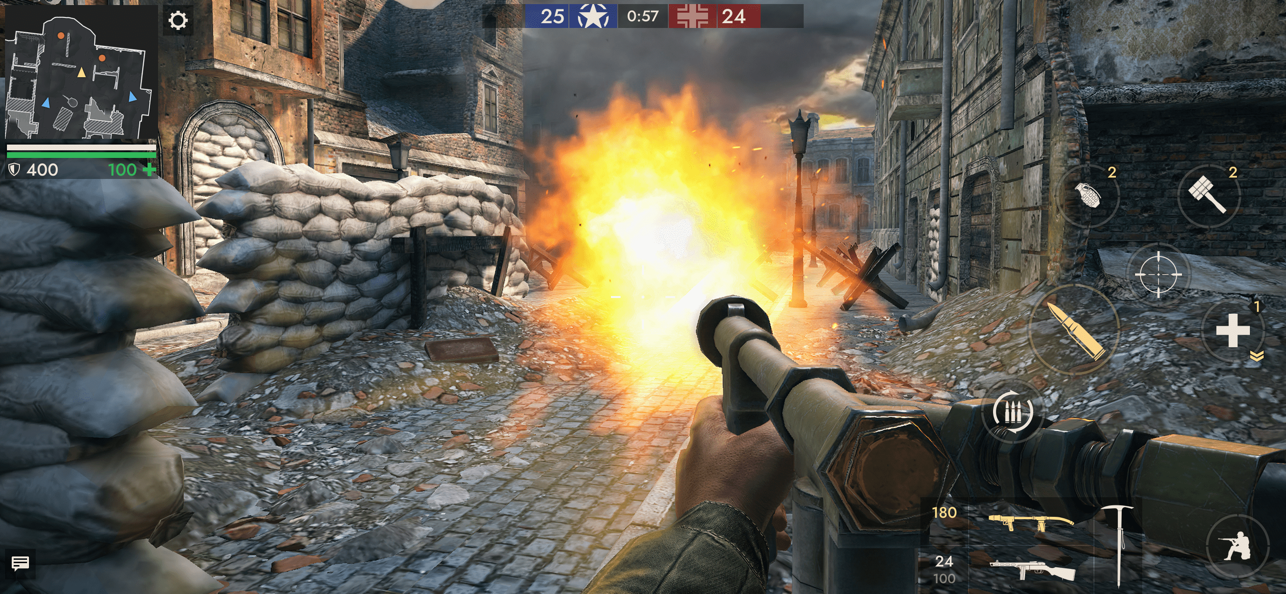This screenshot has height=594, width=1286.
Task: Open the chat box icon
Action: point(20,564)
